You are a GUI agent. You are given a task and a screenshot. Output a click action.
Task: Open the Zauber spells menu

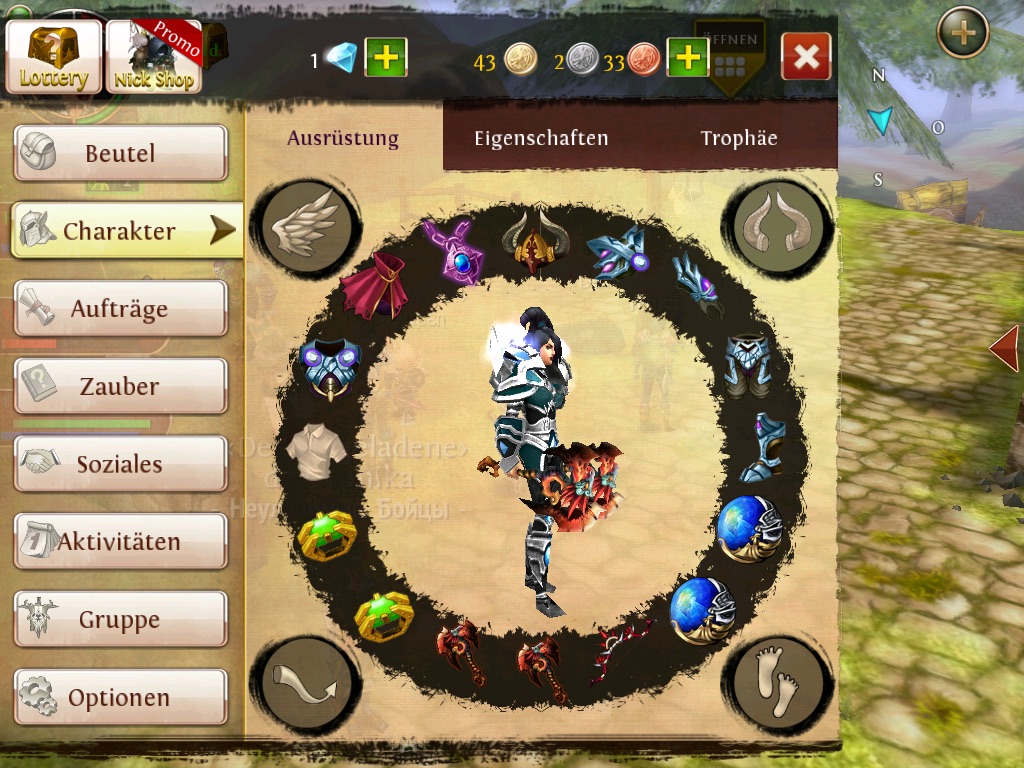pyautogui.click(x=120, y=386)
